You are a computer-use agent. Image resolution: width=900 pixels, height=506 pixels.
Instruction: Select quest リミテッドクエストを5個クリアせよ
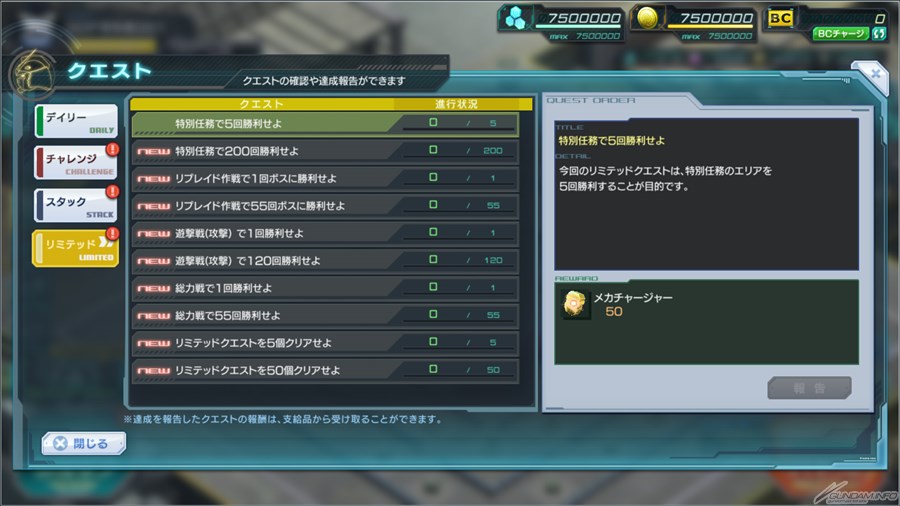point(325,343)
